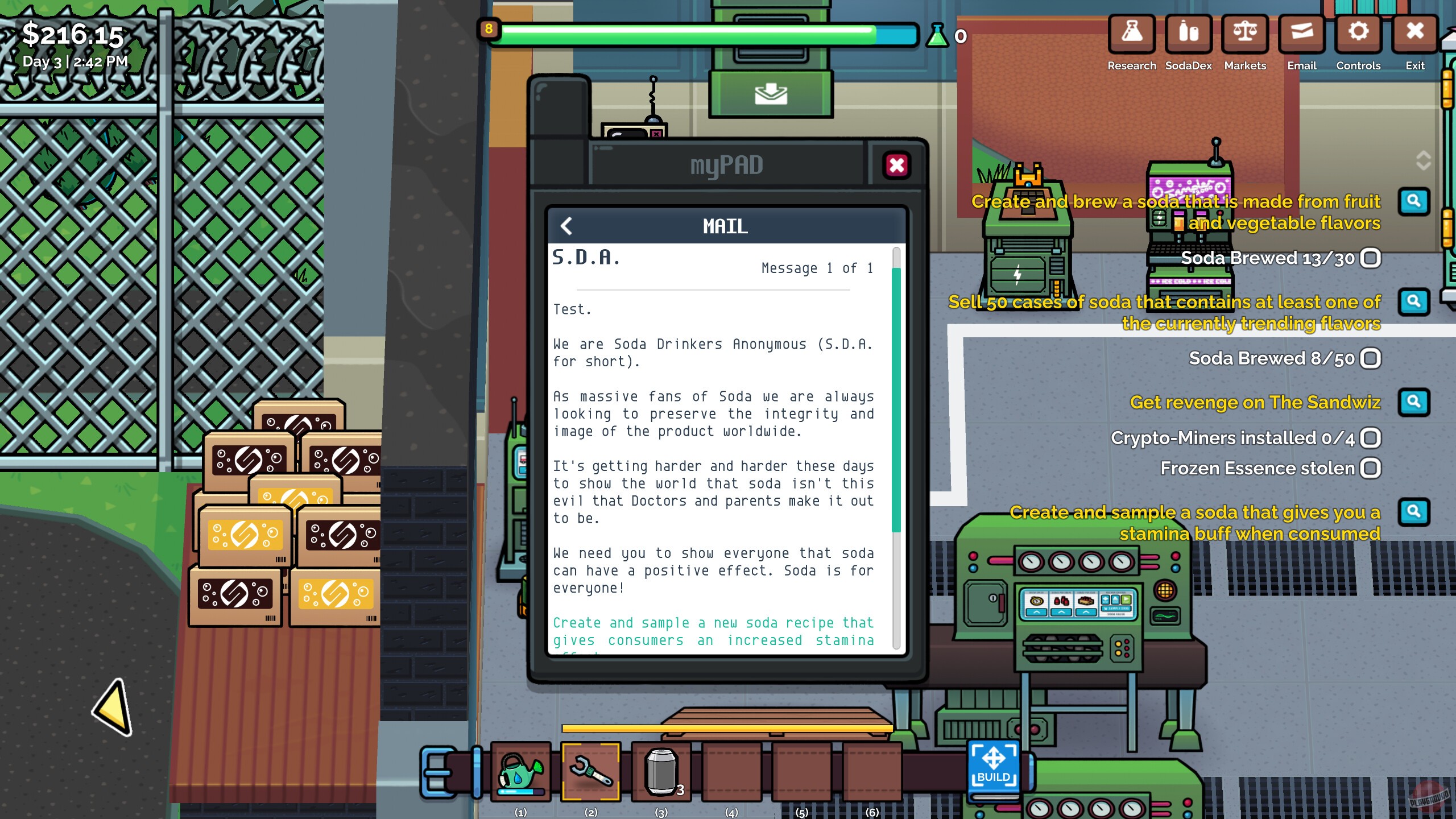Image resolution: width=1456 pixels, height=819 pixels.
Task: Open the Controls settings
Action: coord(1359,35)
